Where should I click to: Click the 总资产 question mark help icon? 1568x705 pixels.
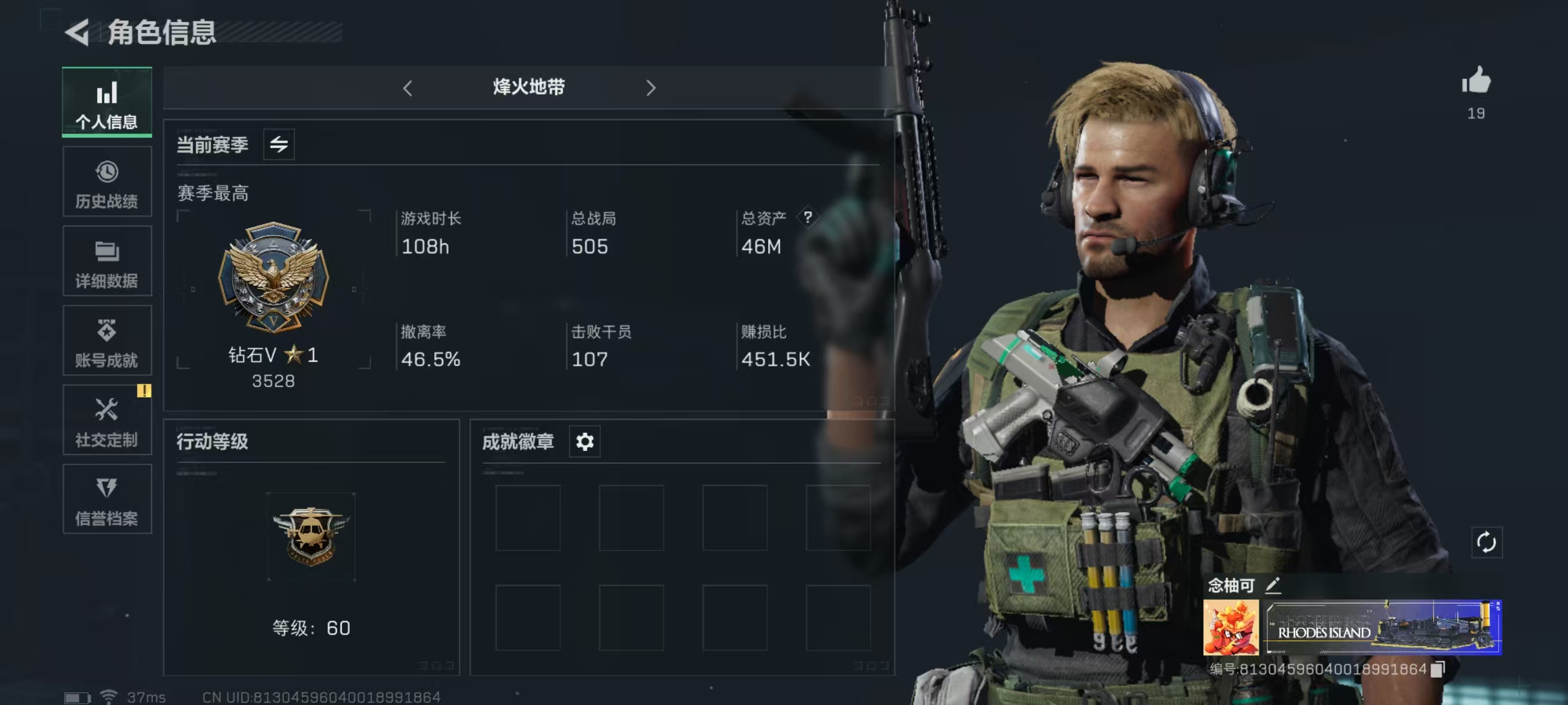807,217
